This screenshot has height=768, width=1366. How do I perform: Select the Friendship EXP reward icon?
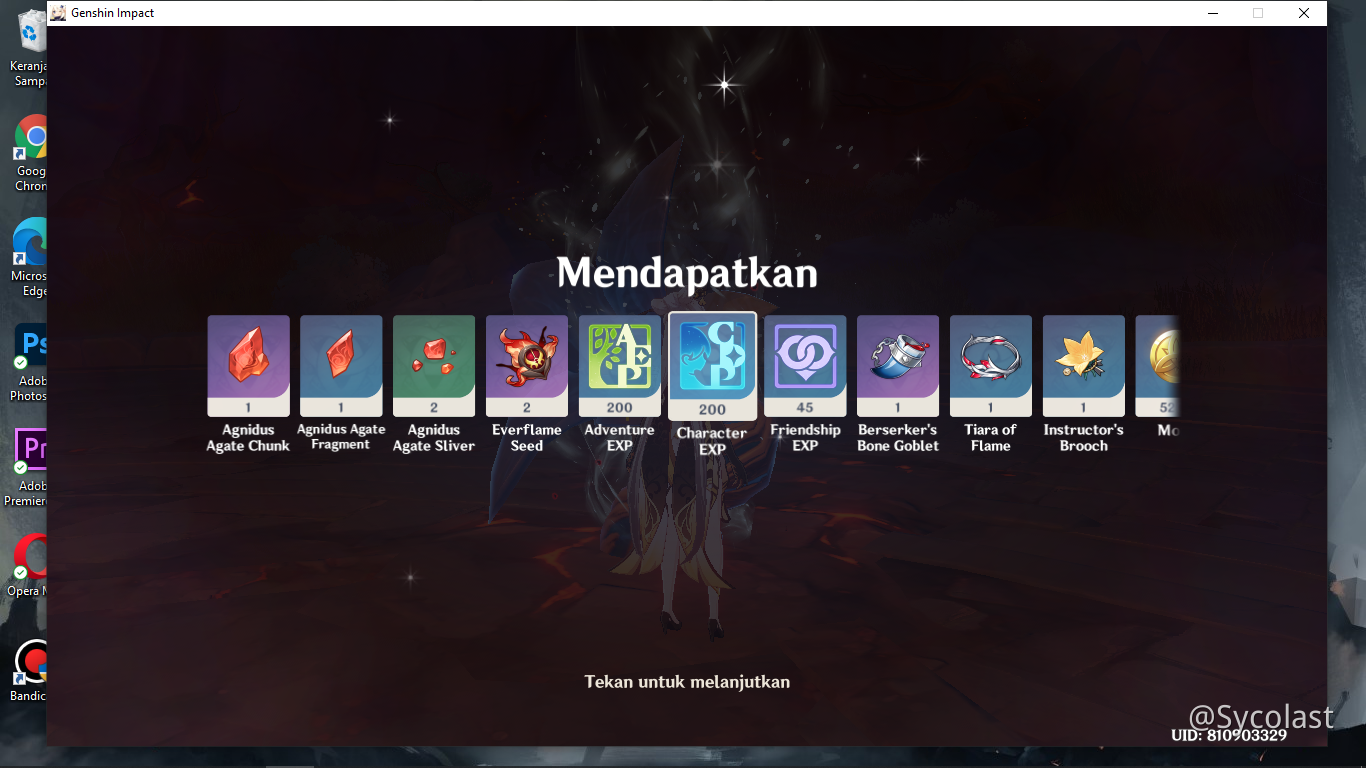click(x=804, y=365)
